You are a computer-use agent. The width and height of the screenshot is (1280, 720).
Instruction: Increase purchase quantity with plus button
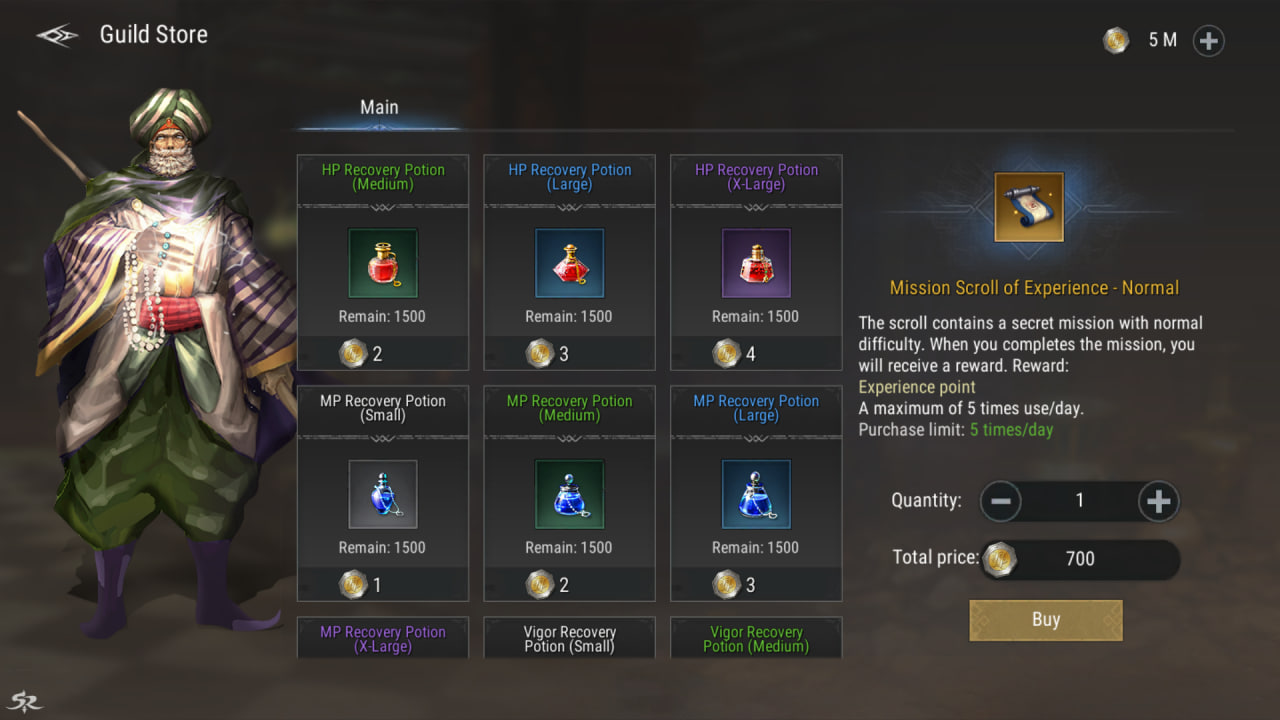tap(1158, 501)
